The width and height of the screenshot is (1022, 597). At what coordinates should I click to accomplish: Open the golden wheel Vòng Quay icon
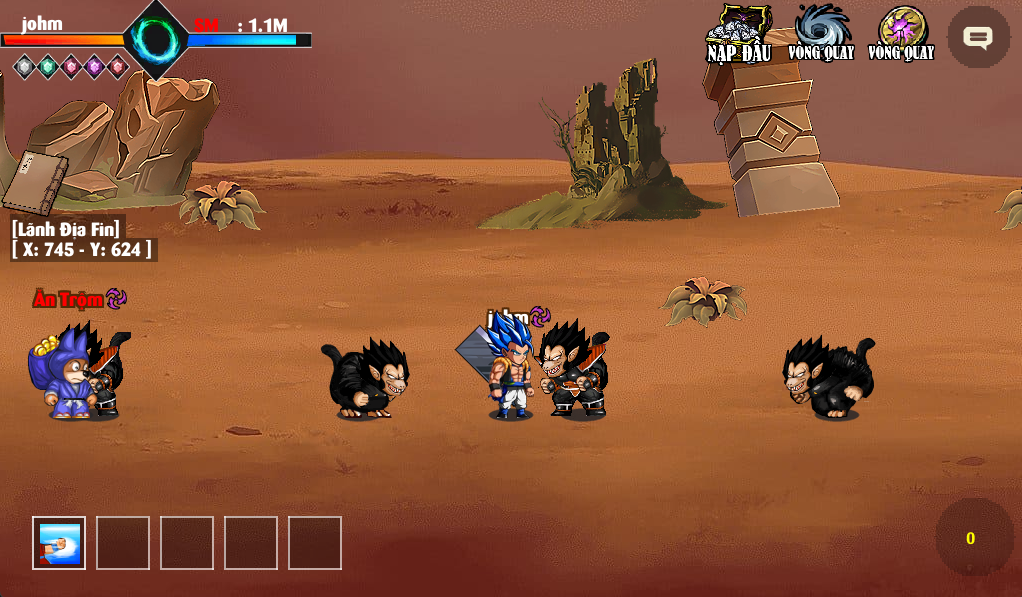tap(901, 32)
